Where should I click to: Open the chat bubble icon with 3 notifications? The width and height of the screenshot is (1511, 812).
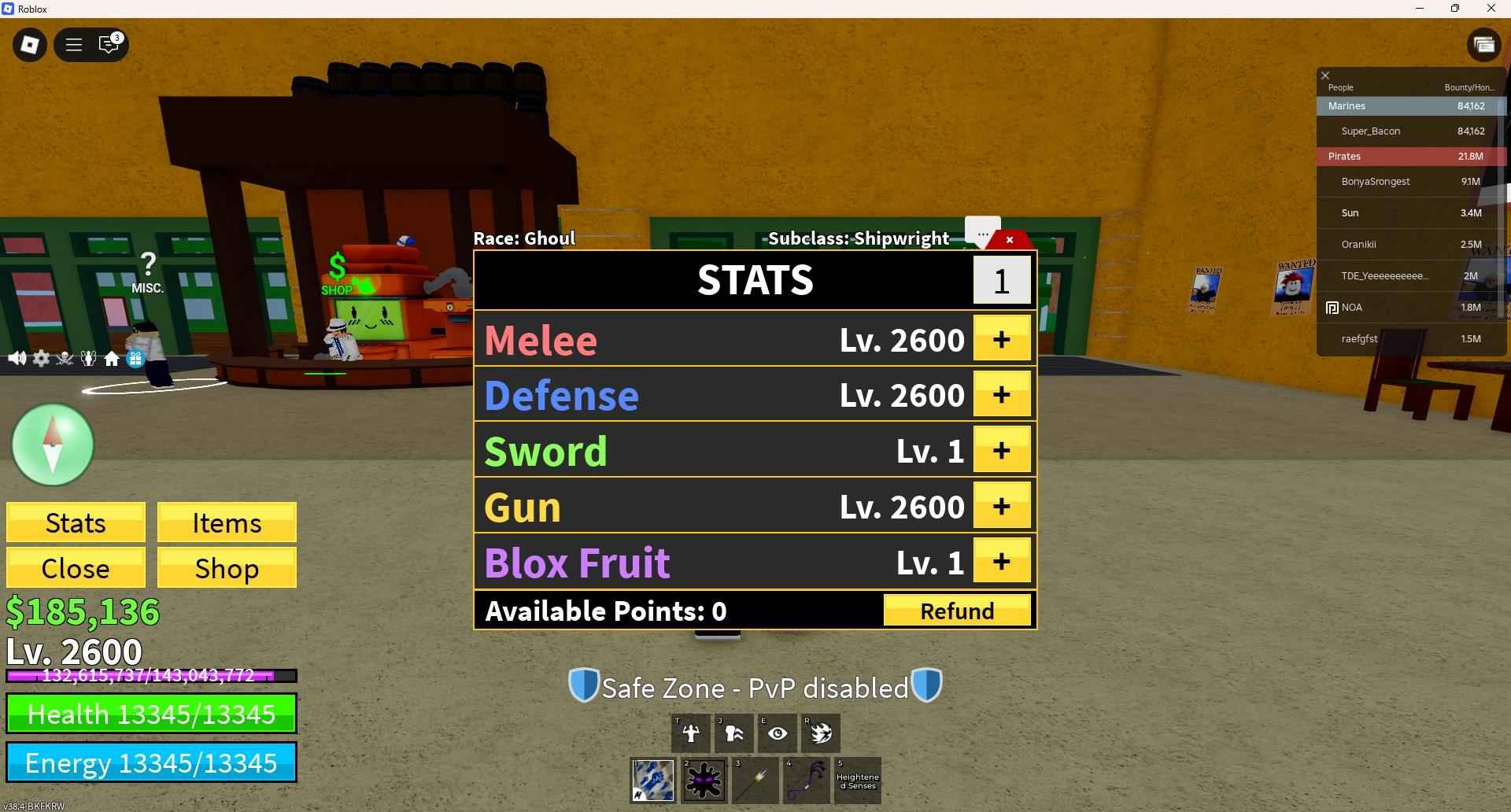click(x=109, y=45)
